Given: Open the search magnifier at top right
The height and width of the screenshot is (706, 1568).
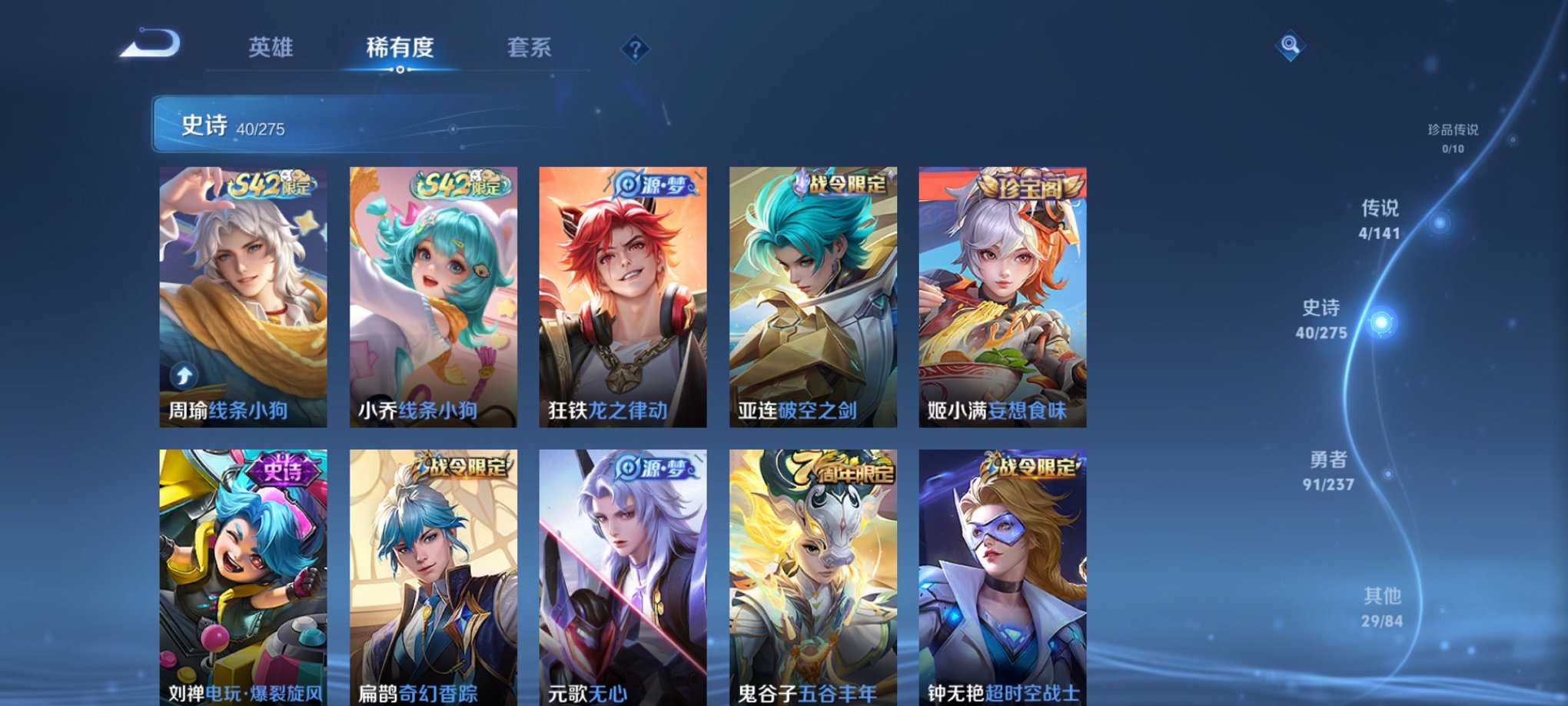Looking at the screenshot, I should (x=1291, y=46).
